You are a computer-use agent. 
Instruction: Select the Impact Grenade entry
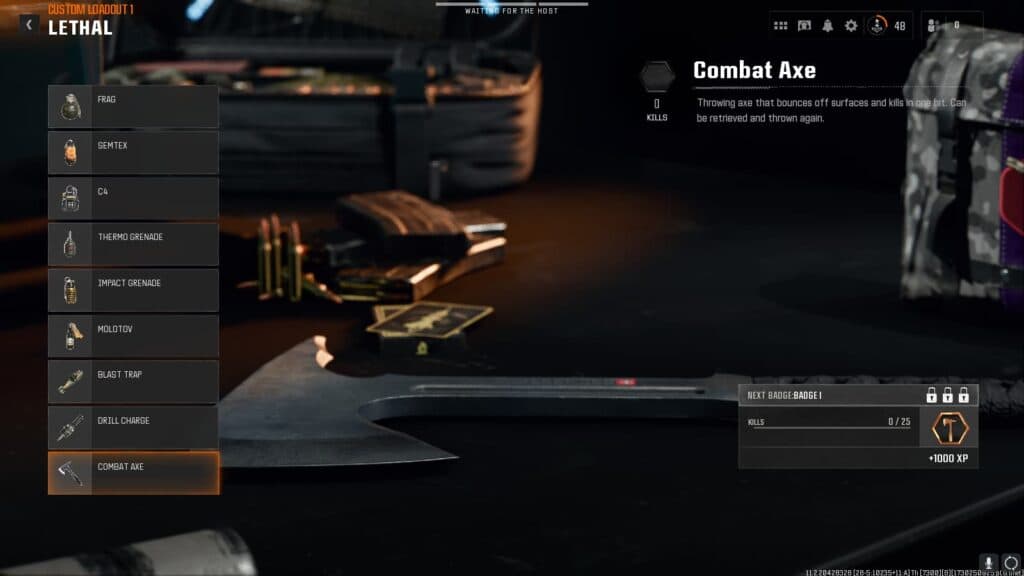pos(133,290)
